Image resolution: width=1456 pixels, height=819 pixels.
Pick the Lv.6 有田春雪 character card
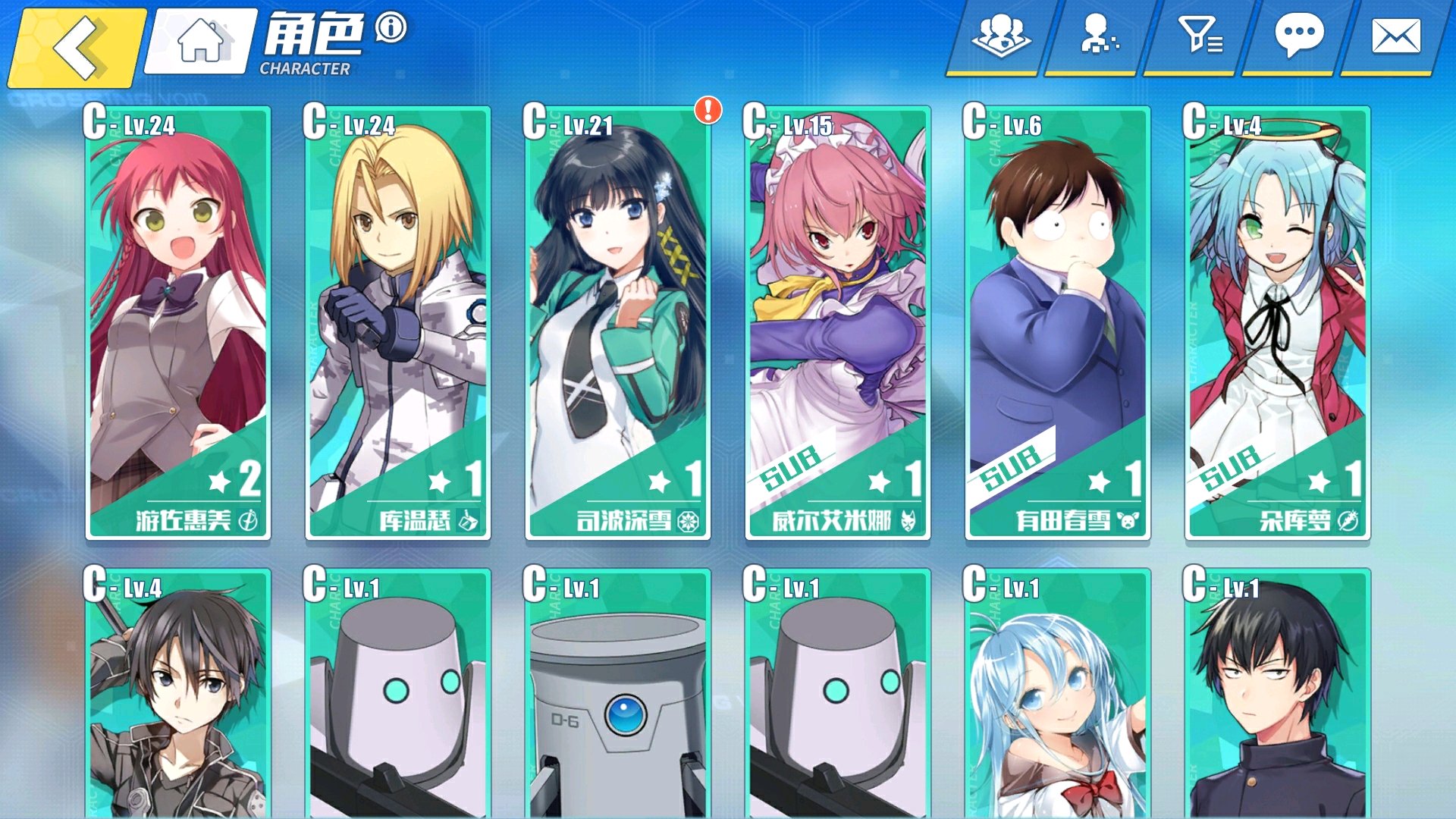(1058, 323)
